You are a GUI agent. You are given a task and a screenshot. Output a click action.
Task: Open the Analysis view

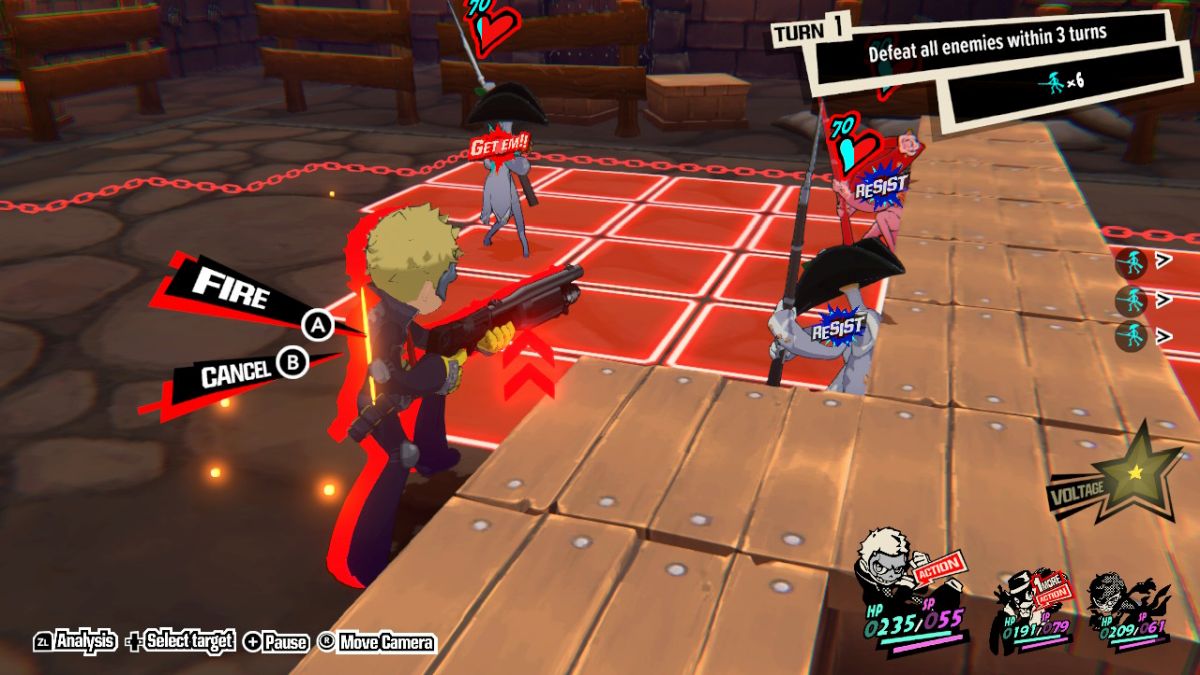pyautogui.click(x=76, y=642)
